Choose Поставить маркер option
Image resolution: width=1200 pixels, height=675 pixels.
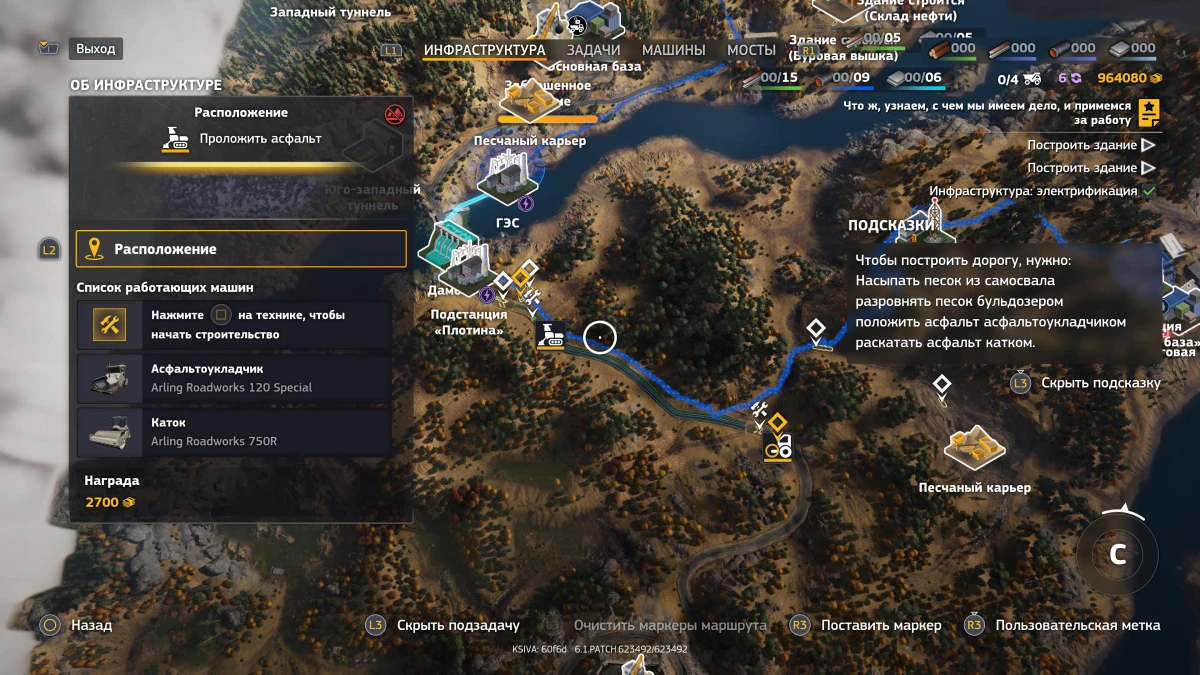880,625
